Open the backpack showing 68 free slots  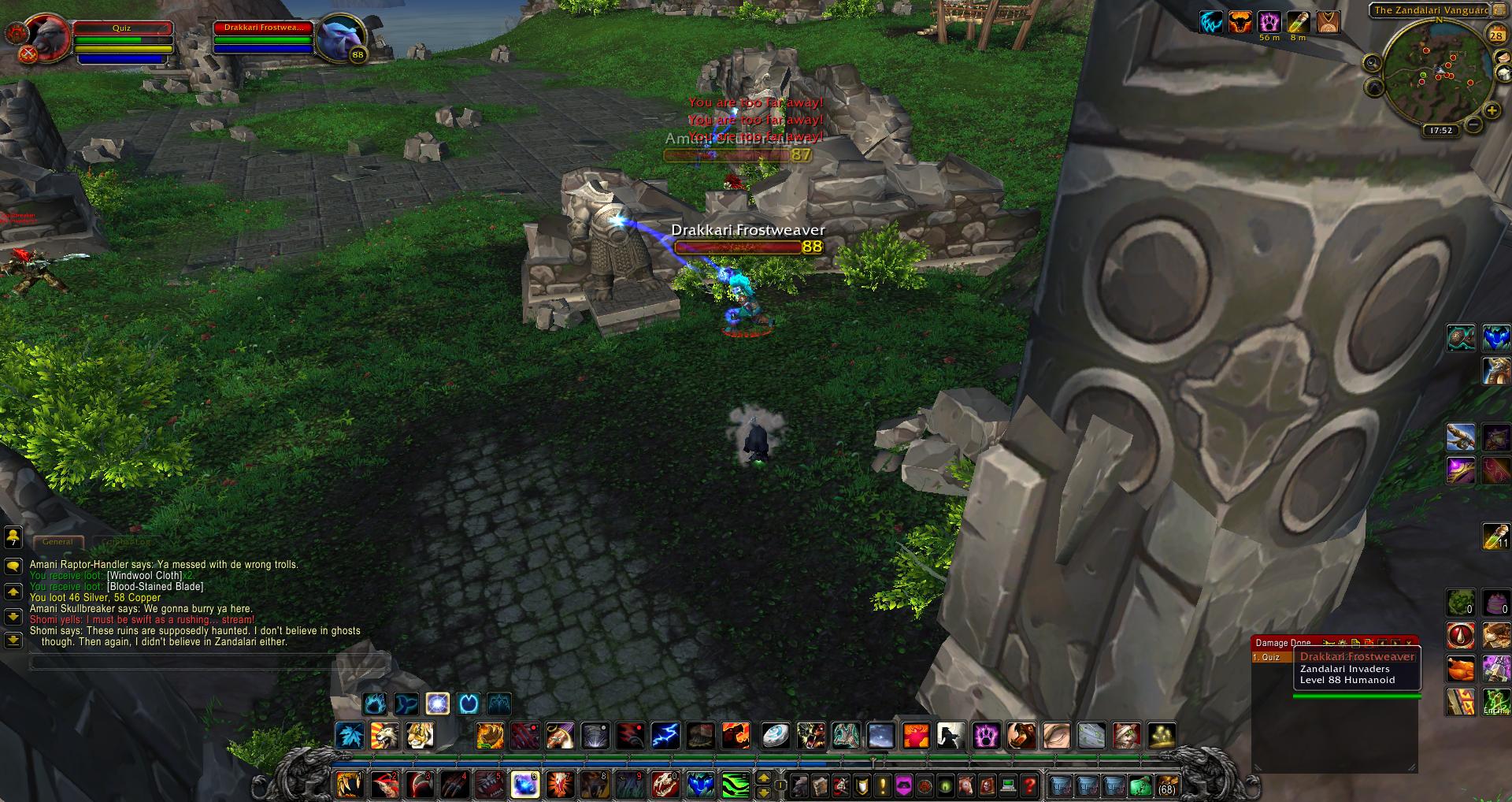(1165, 785)
